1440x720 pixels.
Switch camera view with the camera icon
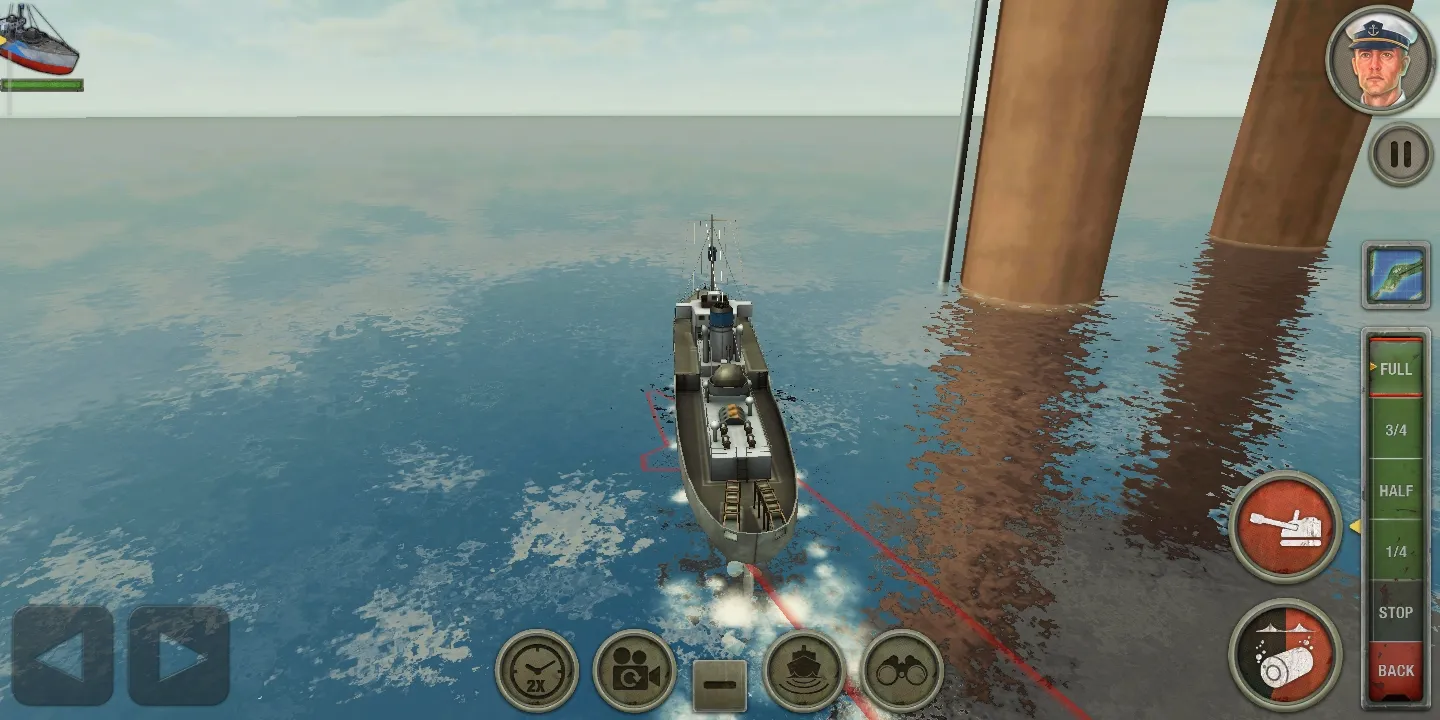click(634, 671)
